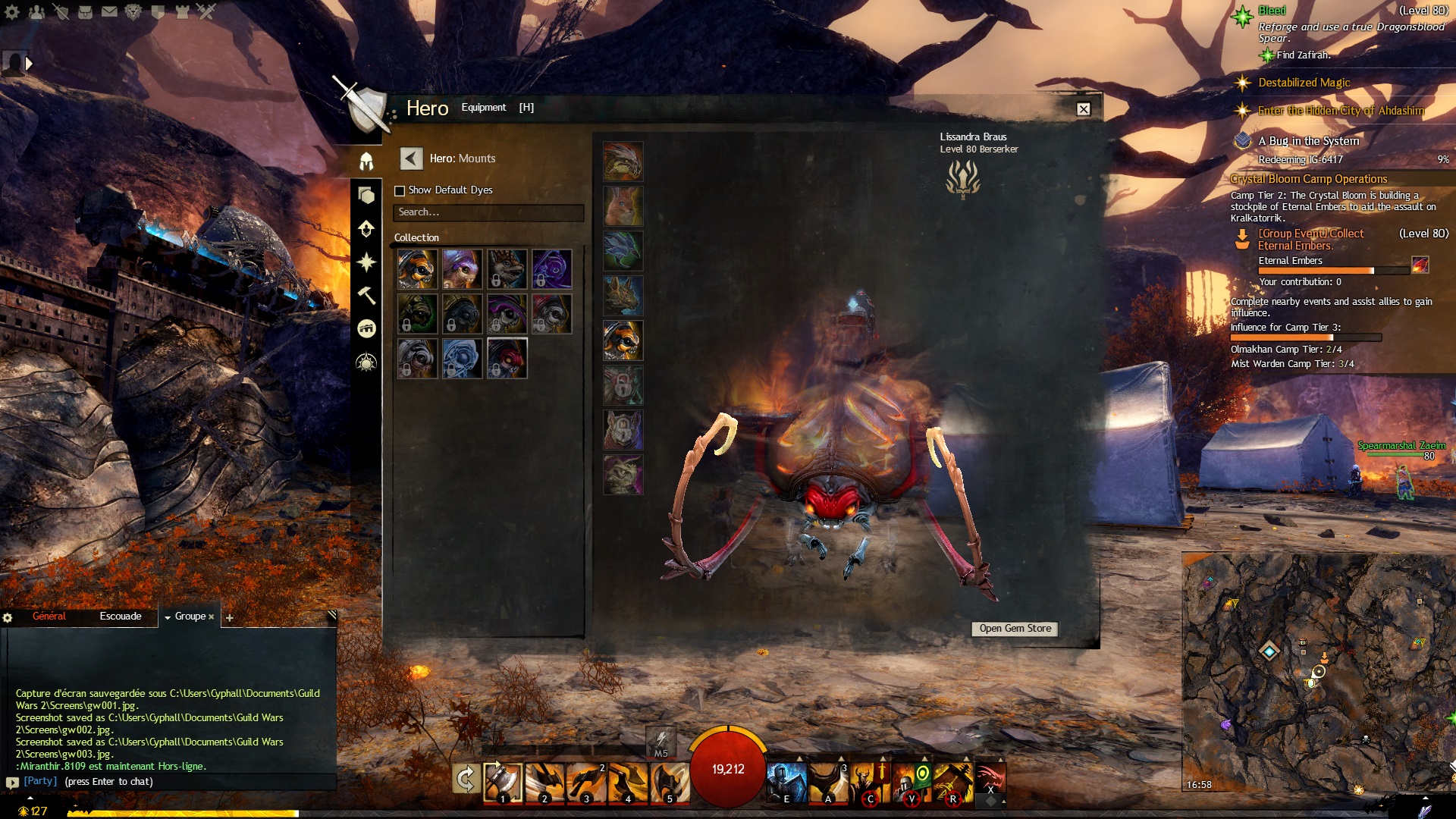Open inventory bag icon in top bar
This screenshot has width=1456, height=819.
pos(85,11)
